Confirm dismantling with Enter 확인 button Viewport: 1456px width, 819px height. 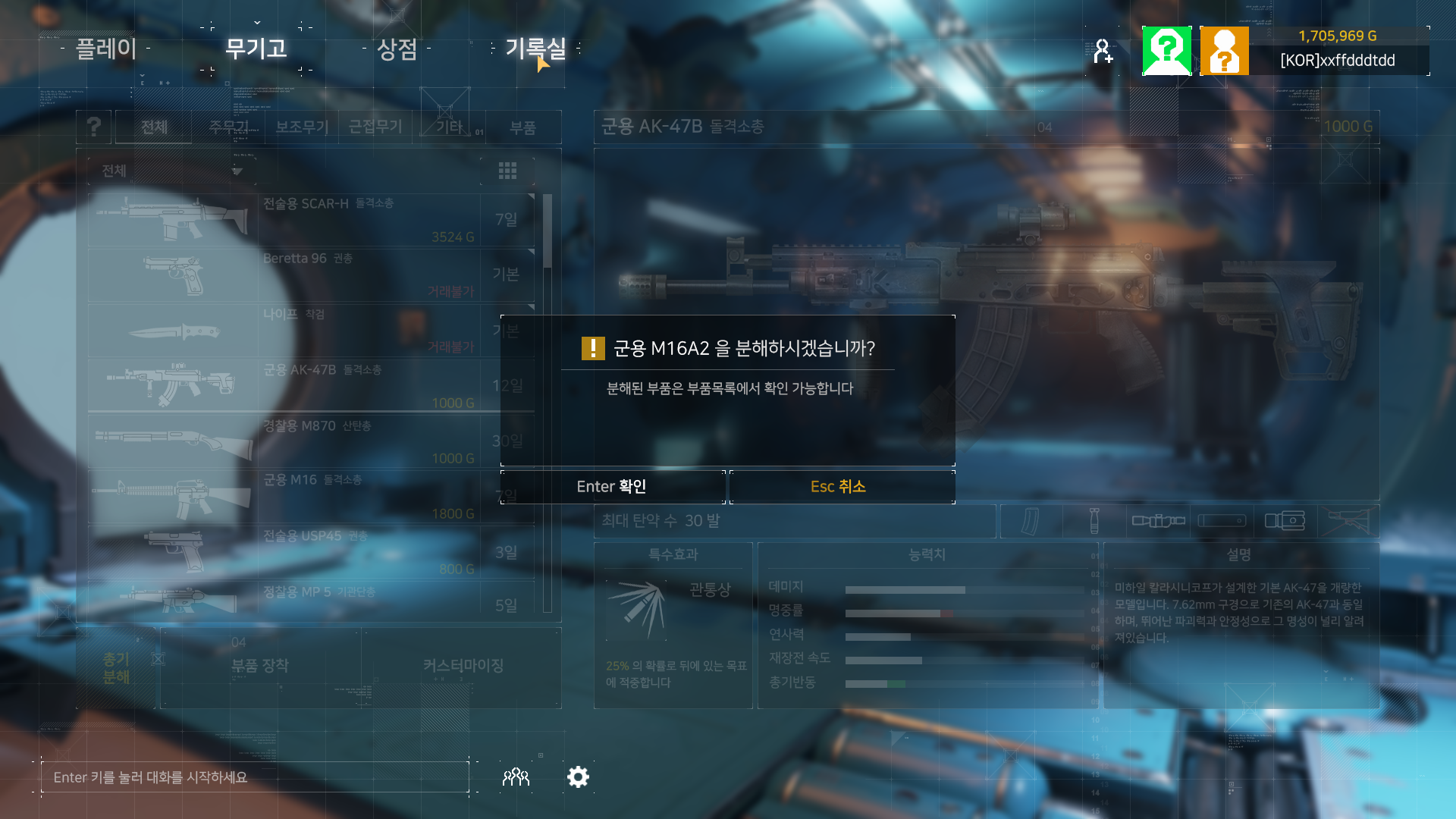[x=613, y=486]
